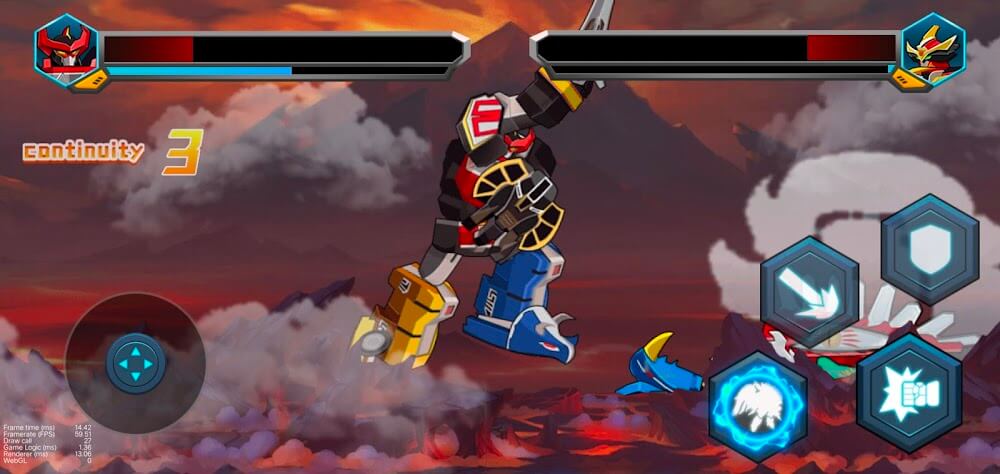Image resolution: width=1000 pixels, height=474 pixels.
Task: Trigger the glowing blue energy special
Action: click(x=758, y=405)
